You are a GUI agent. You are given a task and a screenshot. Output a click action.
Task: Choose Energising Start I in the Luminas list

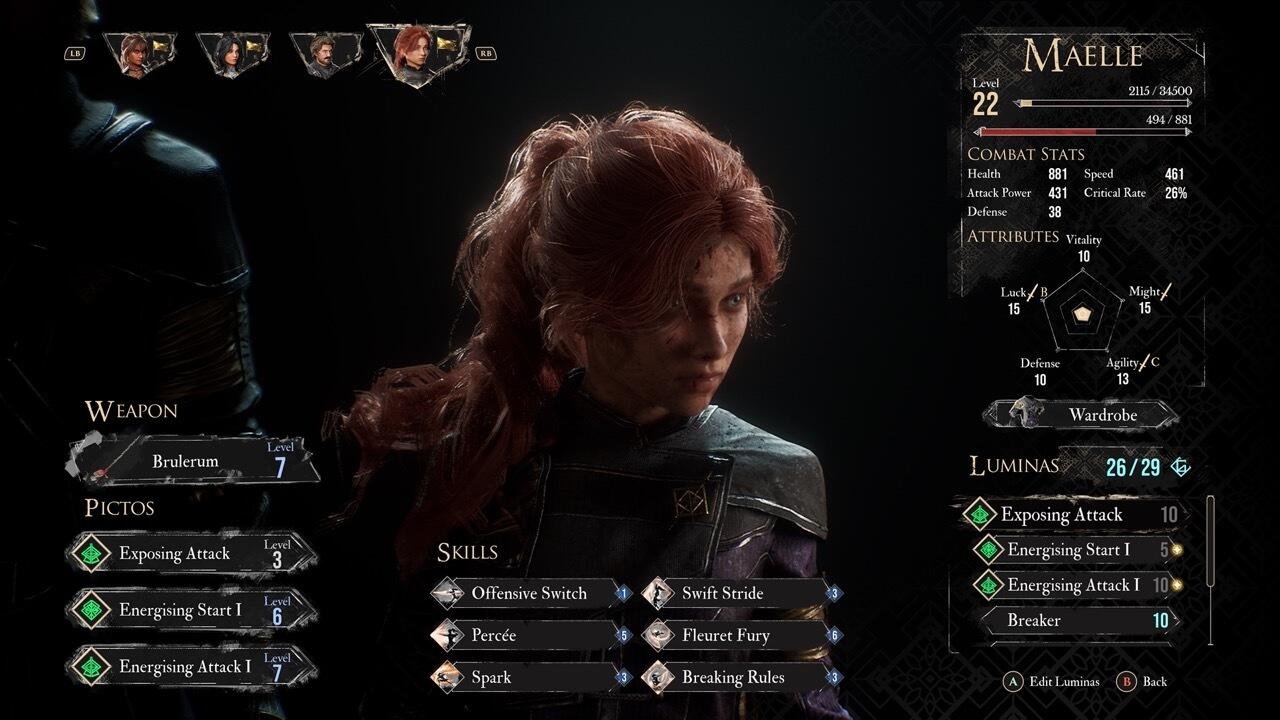[x=1075, y=550]
